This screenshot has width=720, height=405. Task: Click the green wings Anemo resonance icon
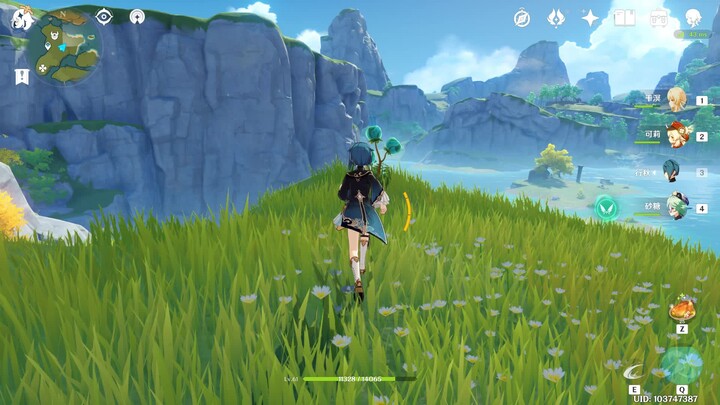(x=606, y=207)
